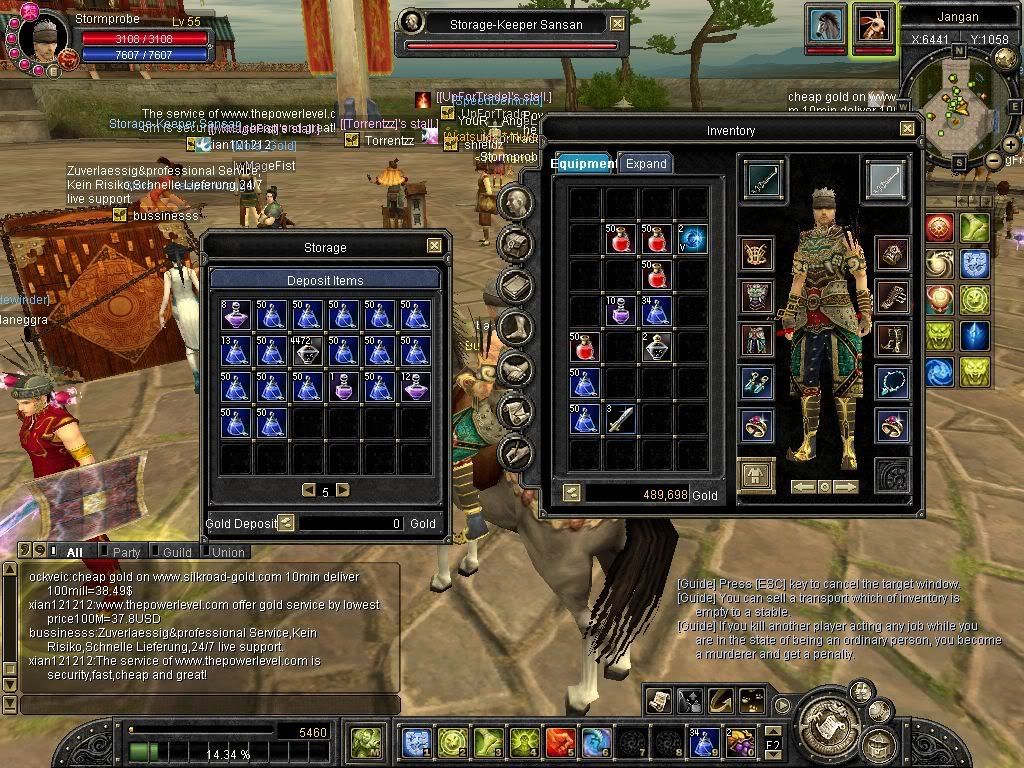This screenshot has height=768, width=1024.
Task: Go to the previous storage page
Action: pos(309,490)
